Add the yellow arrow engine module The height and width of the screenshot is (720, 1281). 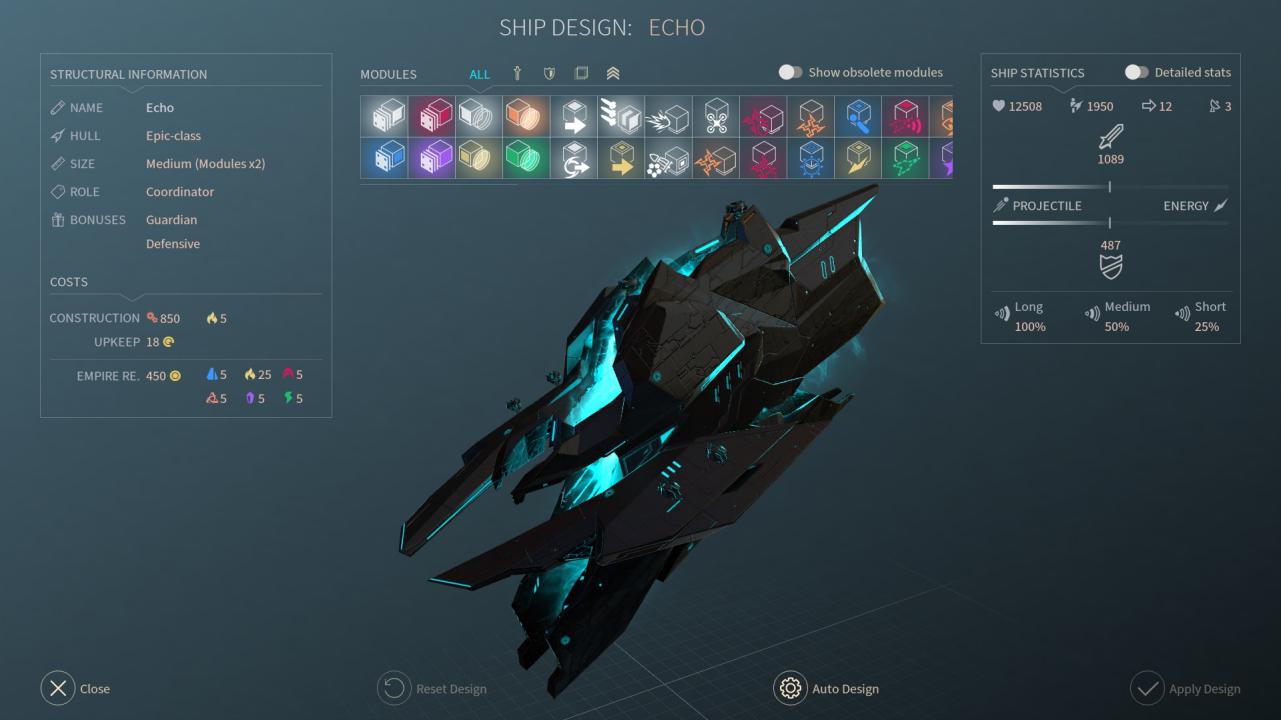pos(621,159)
